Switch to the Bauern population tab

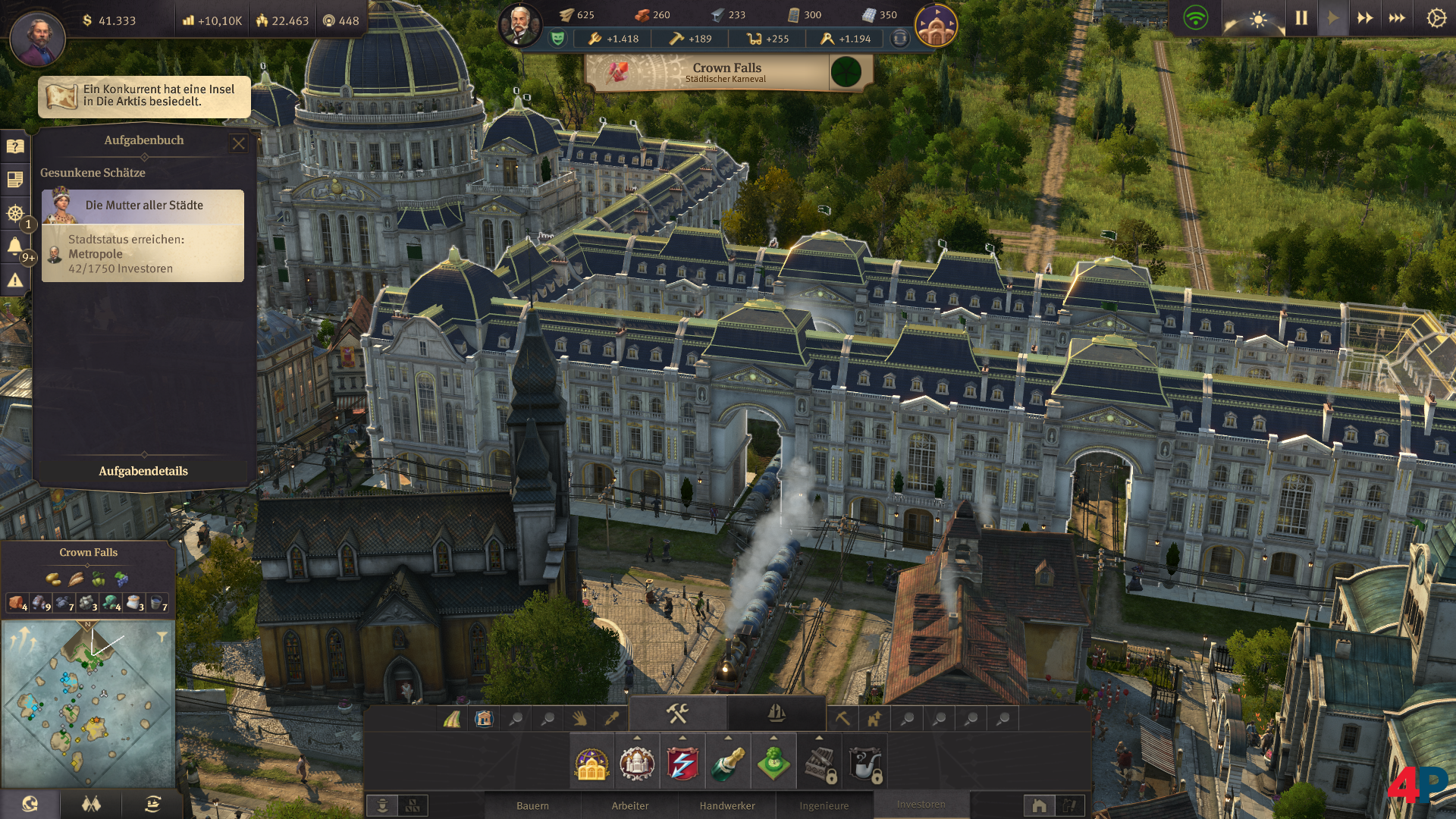click(x=532, y=805)
